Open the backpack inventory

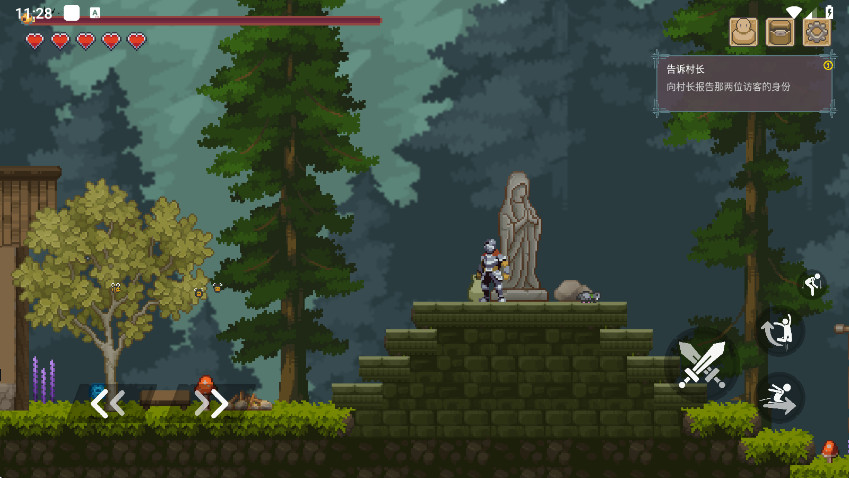pyautogui.click(x=780, y=32)
